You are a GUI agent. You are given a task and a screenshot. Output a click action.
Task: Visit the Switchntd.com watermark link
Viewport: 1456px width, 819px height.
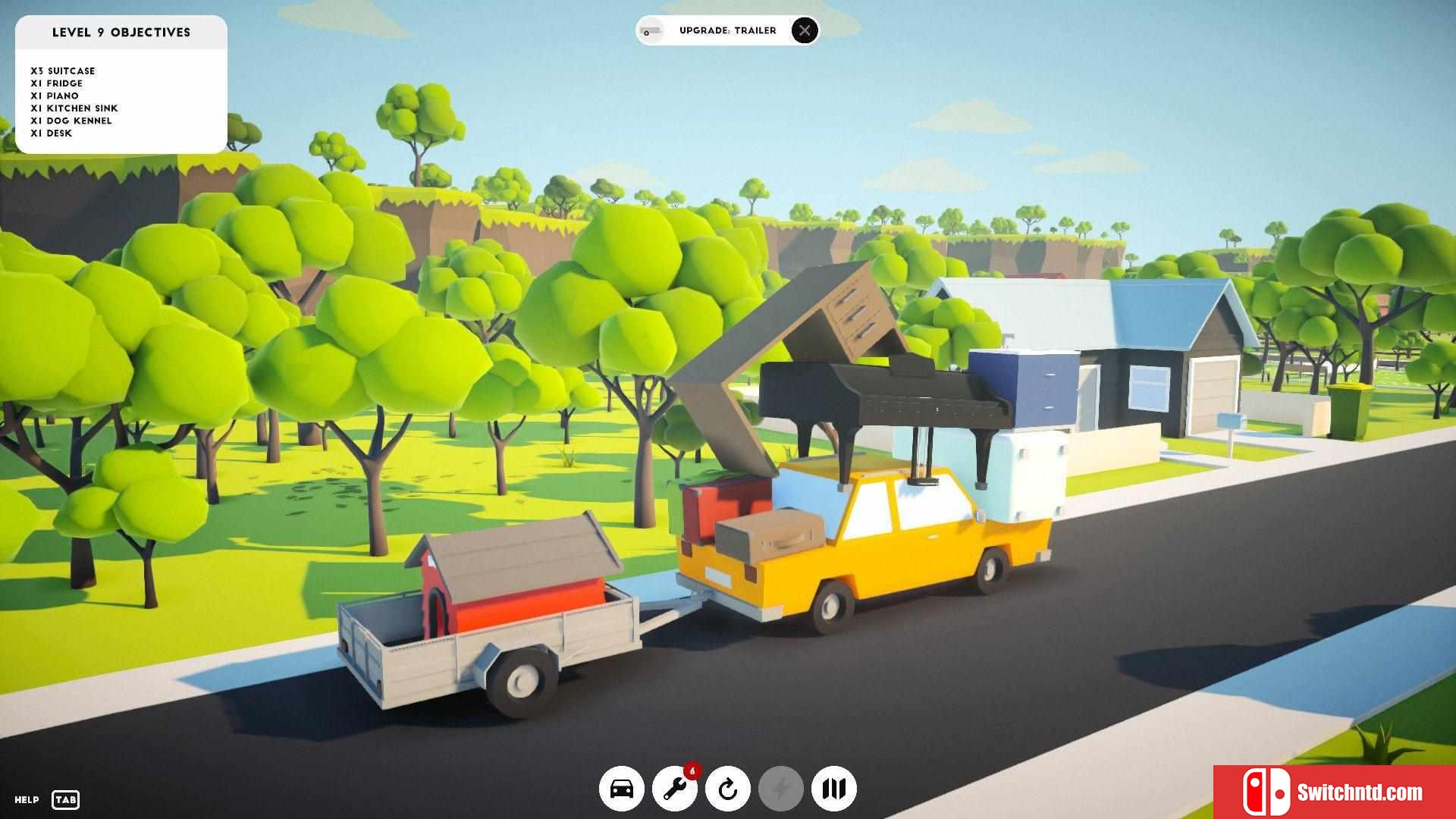(x=1335, y=792)
